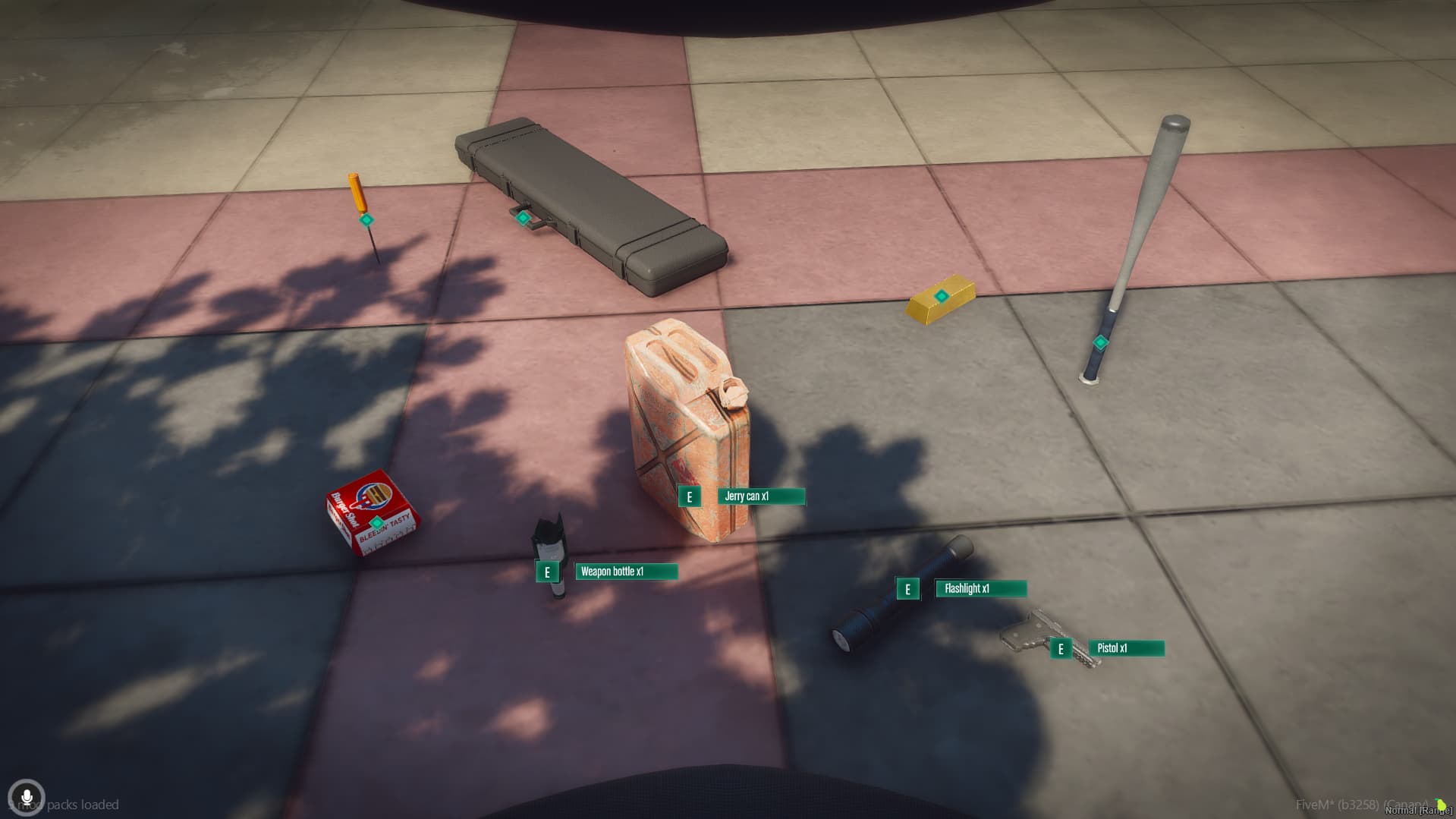Select the gold bar's green diamond marker
Image resolution: width=1456 pixels, height=819 pixels.
tap(941, 296)
